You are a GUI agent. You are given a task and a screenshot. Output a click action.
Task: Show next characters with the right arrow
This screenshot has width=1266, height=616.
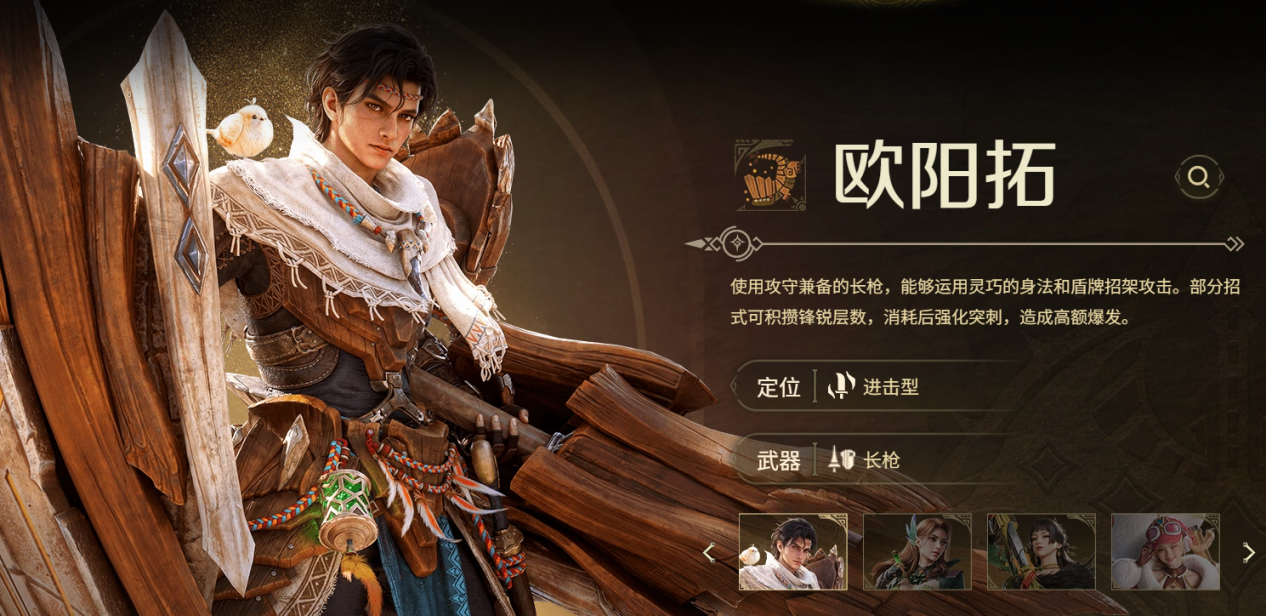(x=1248, y=552)
